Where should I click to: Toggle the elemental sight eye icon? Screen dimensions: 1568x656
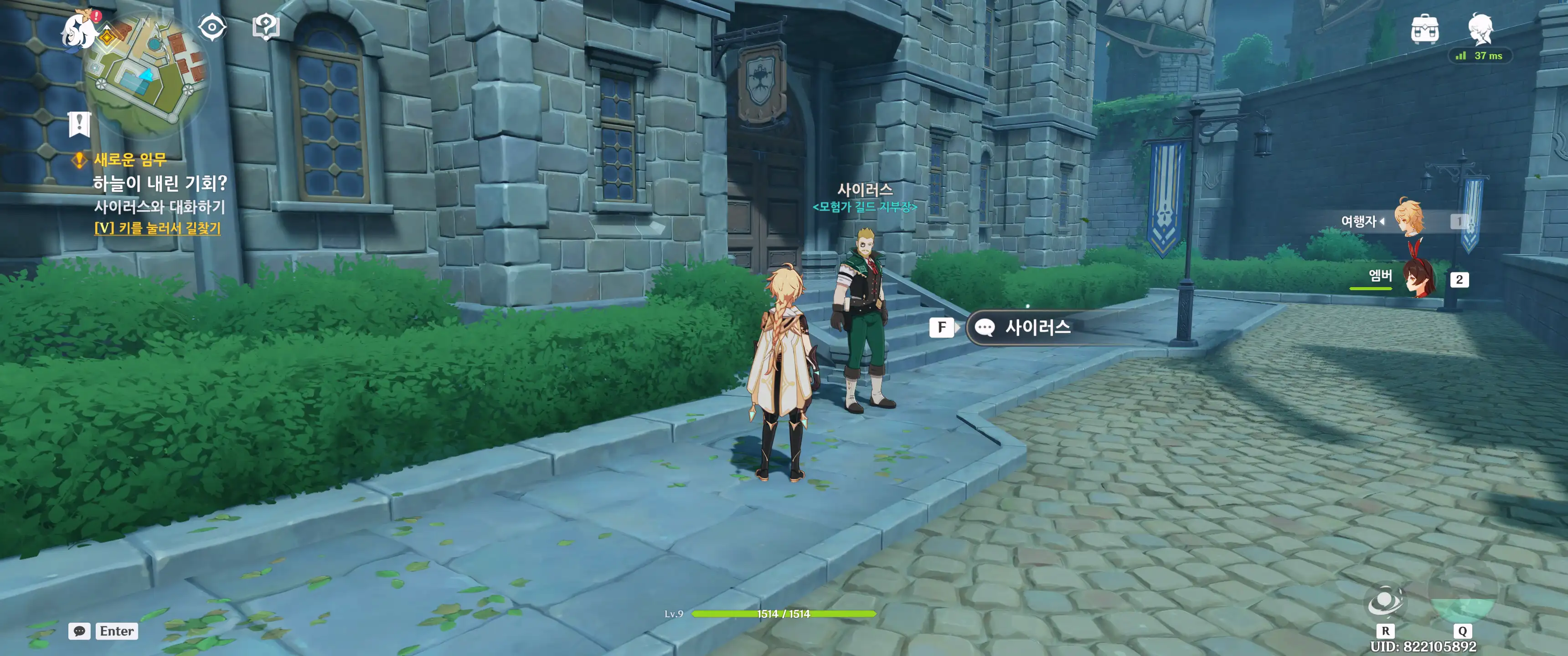click(x=212, y=27)
